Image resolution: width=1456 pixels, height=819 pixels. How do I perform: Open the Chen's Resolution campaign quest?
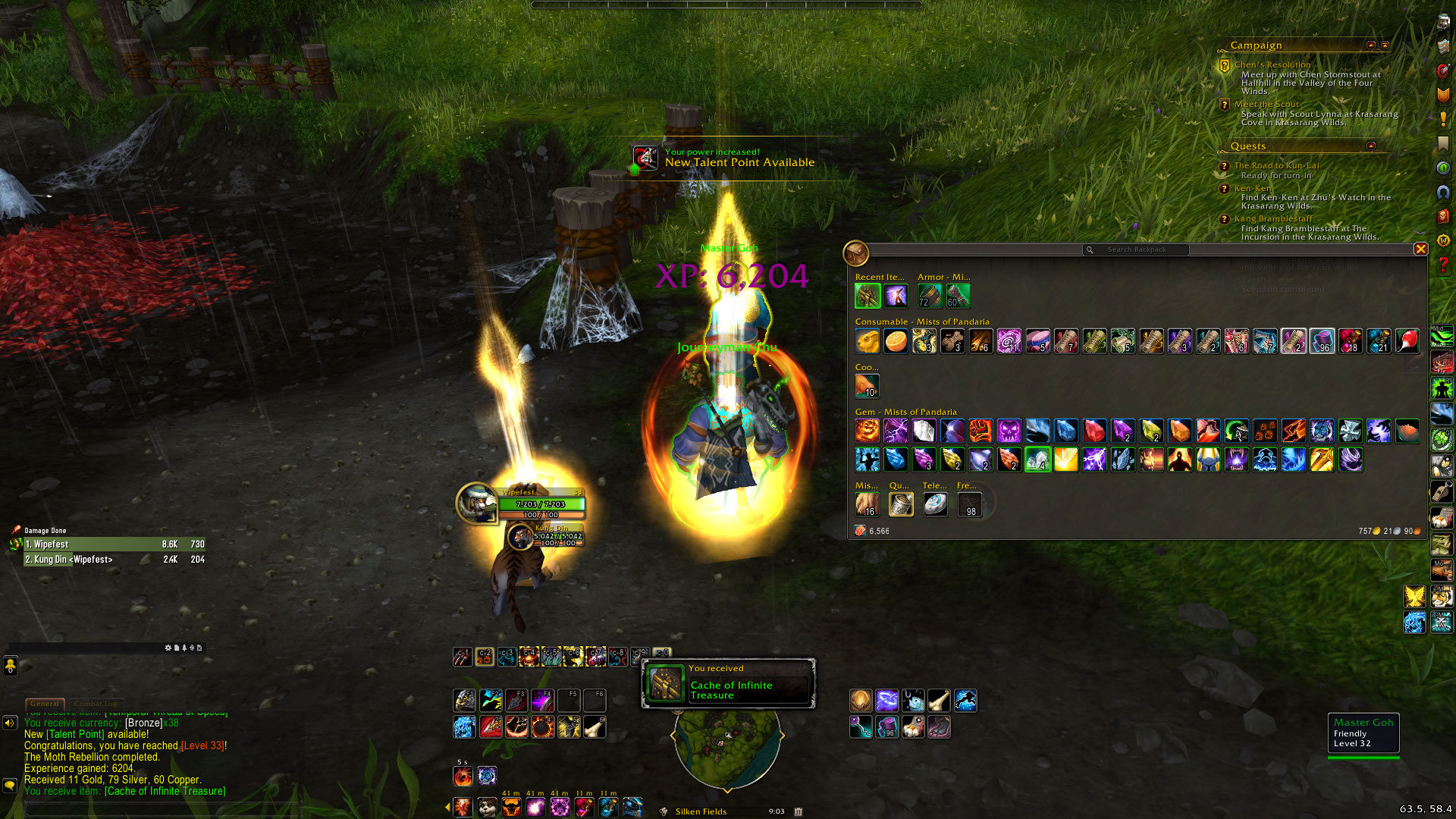coord(1272,65)
